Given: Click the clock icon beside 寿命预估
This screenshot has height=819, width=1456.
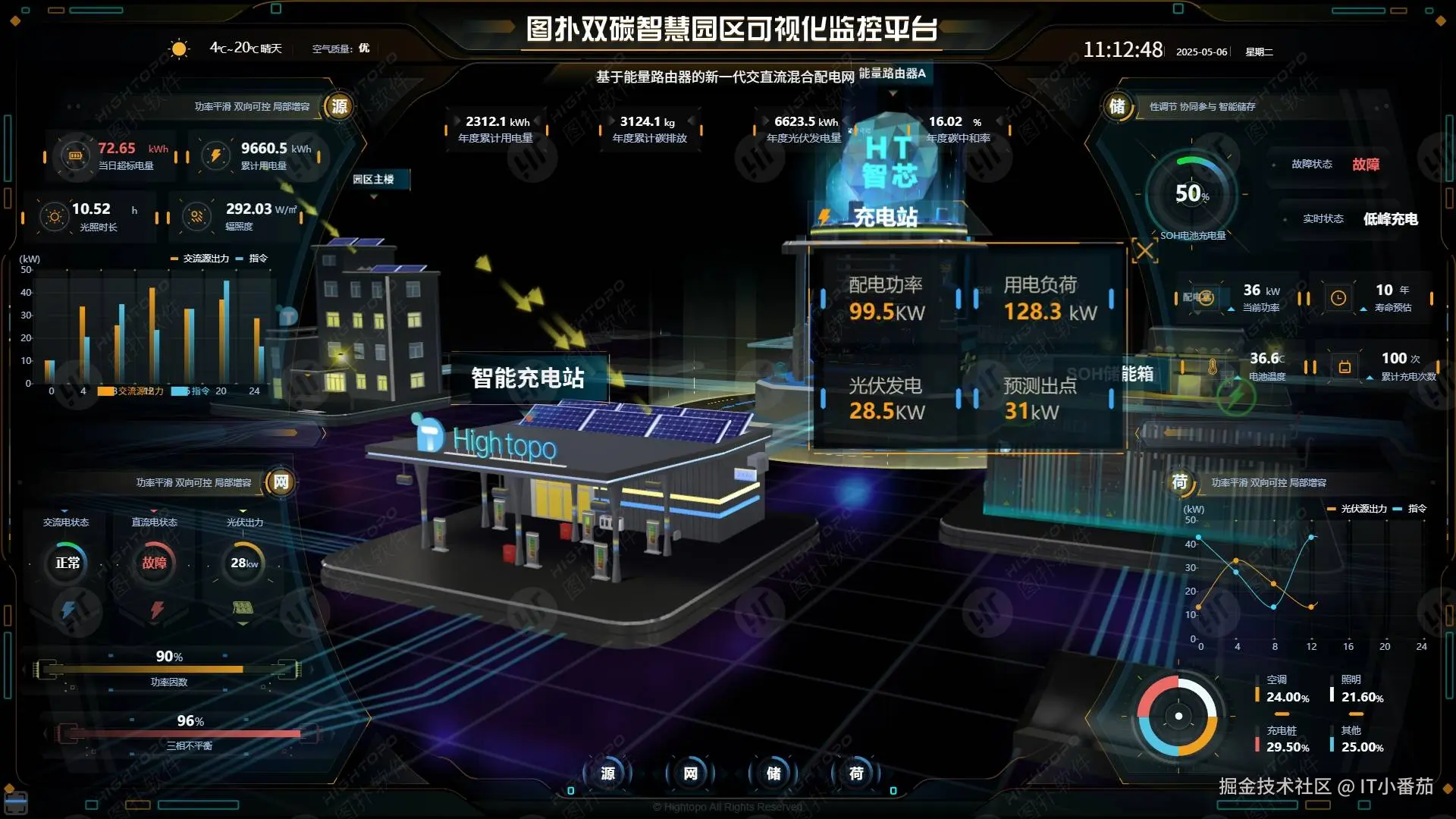Looking at the screenshot, I should [1338, 298].
